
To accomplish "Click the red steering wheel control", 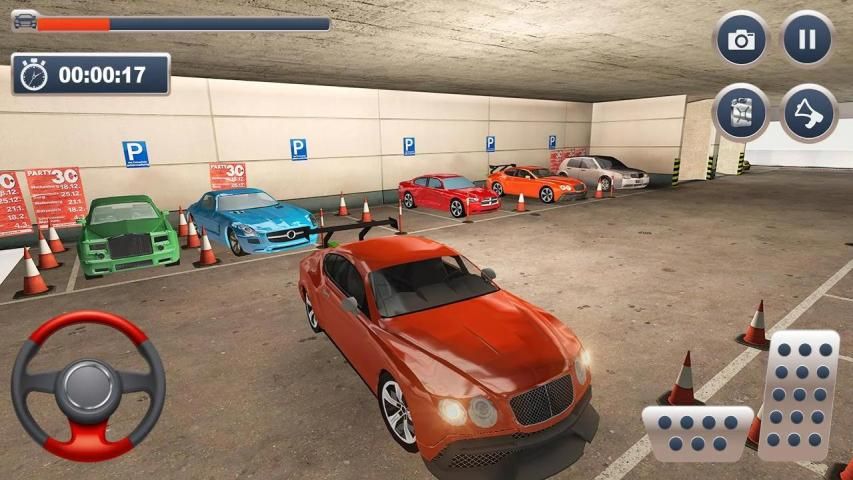I will tap(88, 385).
